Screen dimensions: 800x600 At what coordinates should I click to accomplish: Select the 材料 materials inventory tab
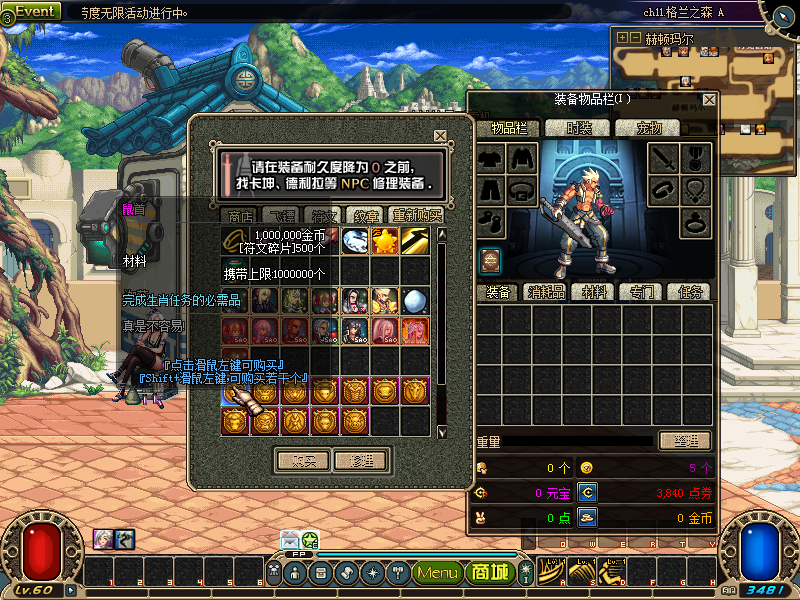point(595,292)
